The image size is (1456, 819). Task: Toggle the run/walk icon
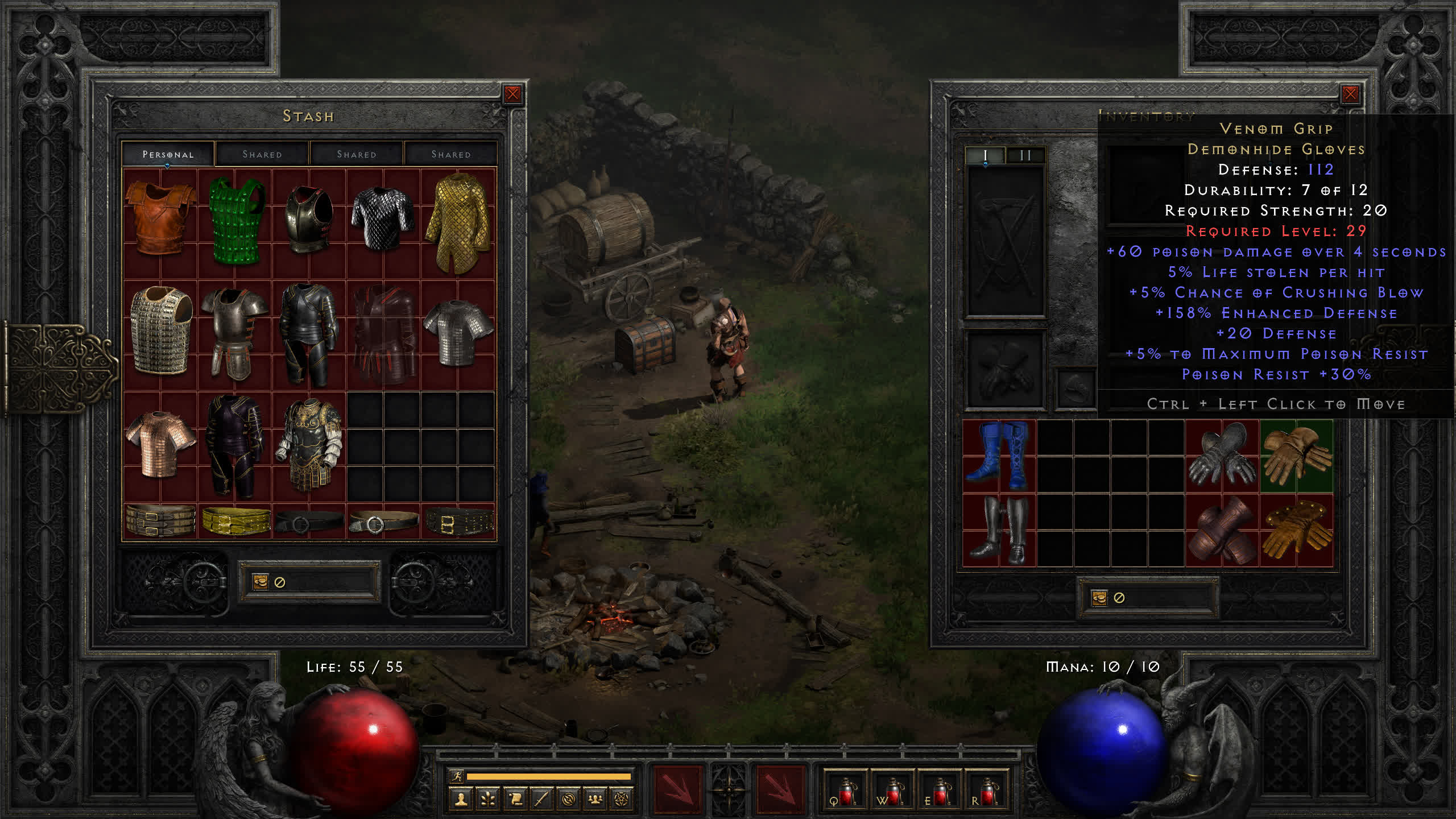[457, 776]
